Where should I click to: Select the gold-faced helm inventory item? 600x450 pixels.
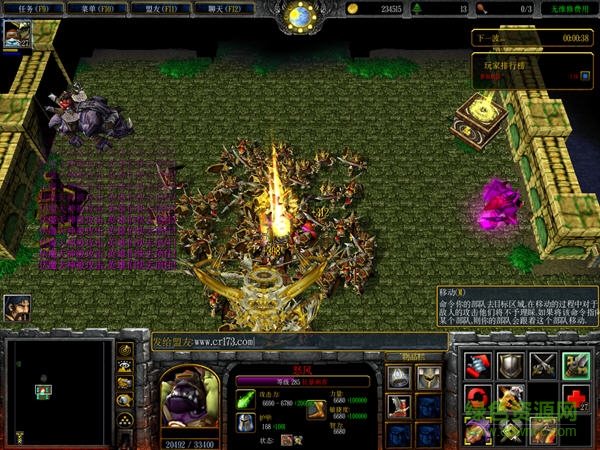pyautogui.click(x=429, y=378)
